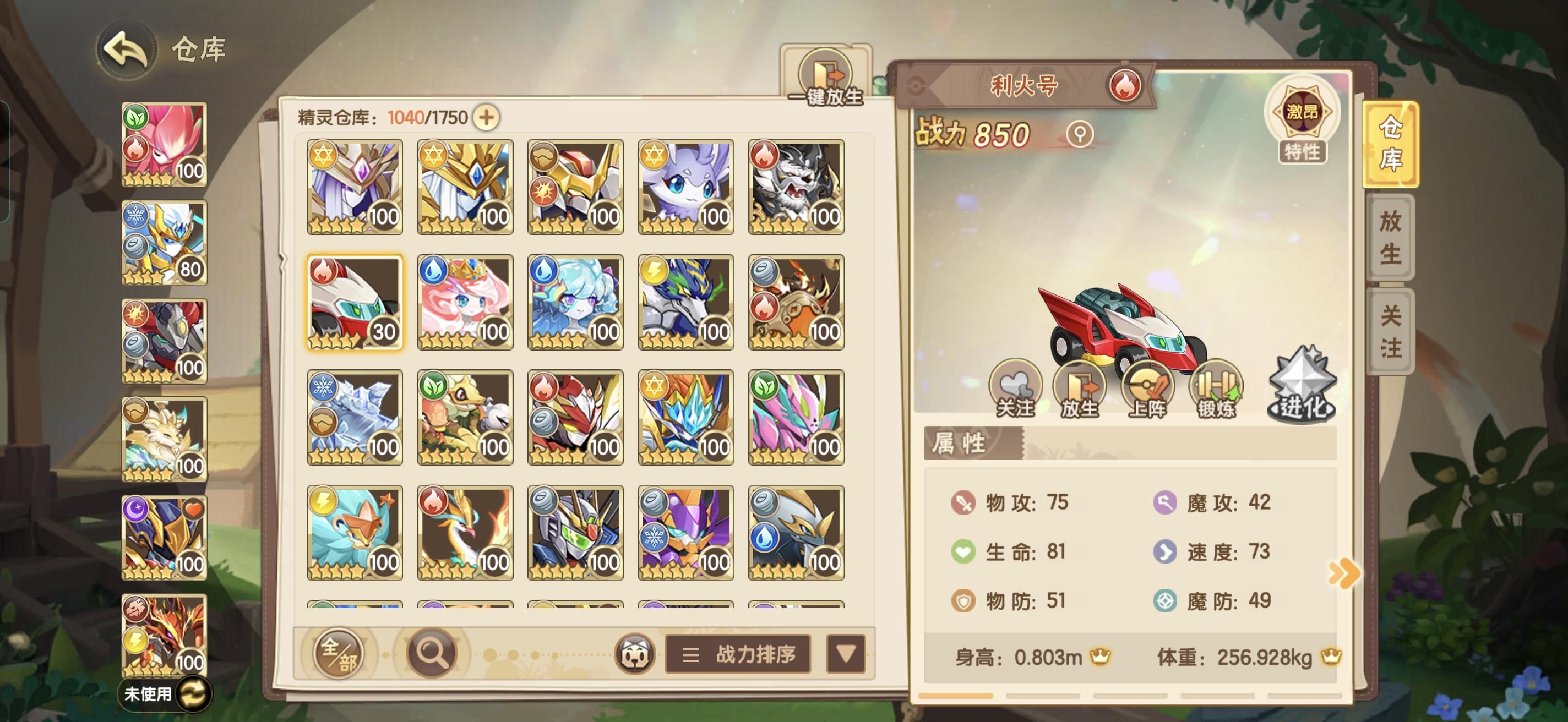Viewport: 1568px width, 722px height.
Task: Click the + to expand warehouse capacity
Action: [489, 116]
